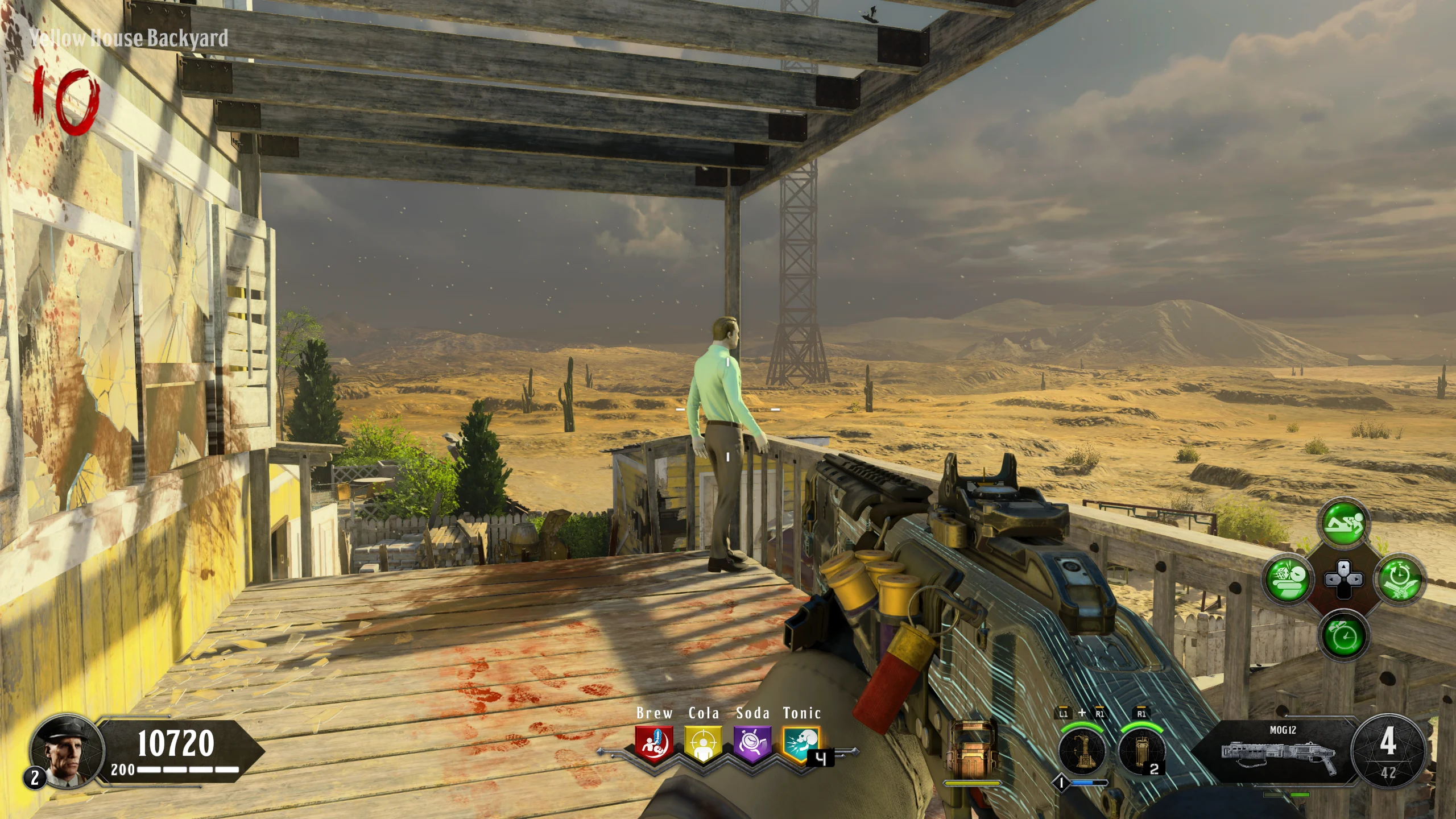Activate the special weapon icon with blue charge bar
This screenshot has width=1456, height=819.
1082,751
